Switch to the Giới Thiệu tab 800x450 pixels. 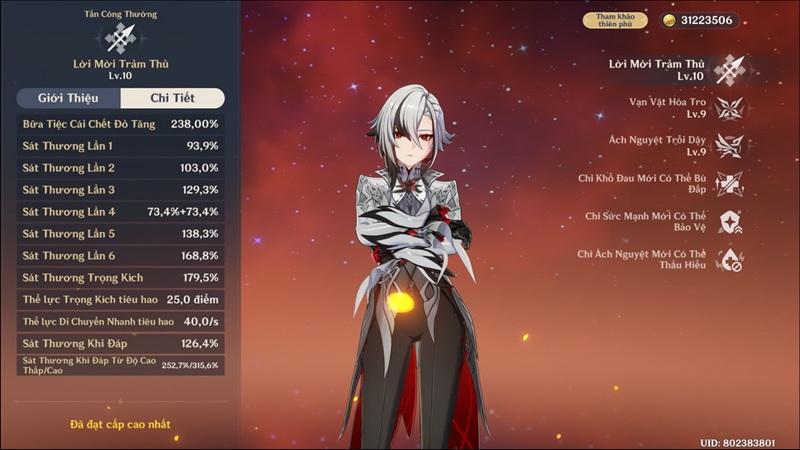(x=68, y=98)
